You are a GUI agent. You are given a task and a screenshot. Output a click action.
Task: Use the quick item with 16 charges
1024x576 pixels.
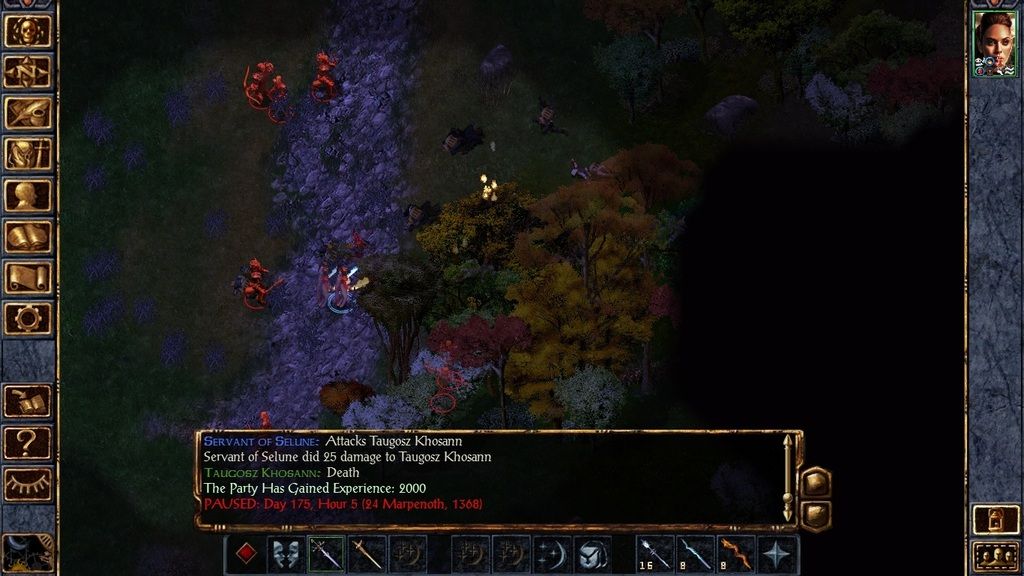(x=655, y=554)
